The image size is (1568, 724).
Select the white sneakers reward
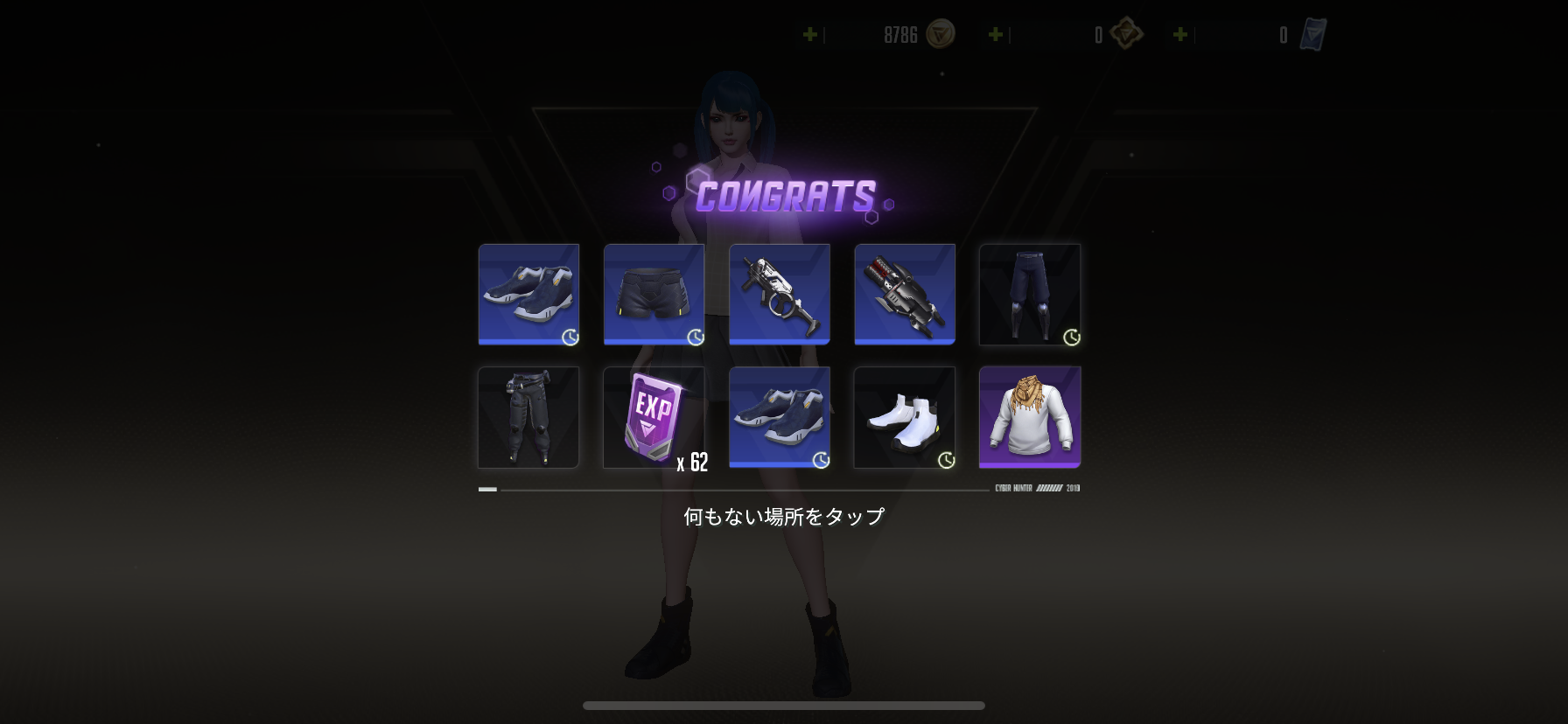click(x=904, y=417)
